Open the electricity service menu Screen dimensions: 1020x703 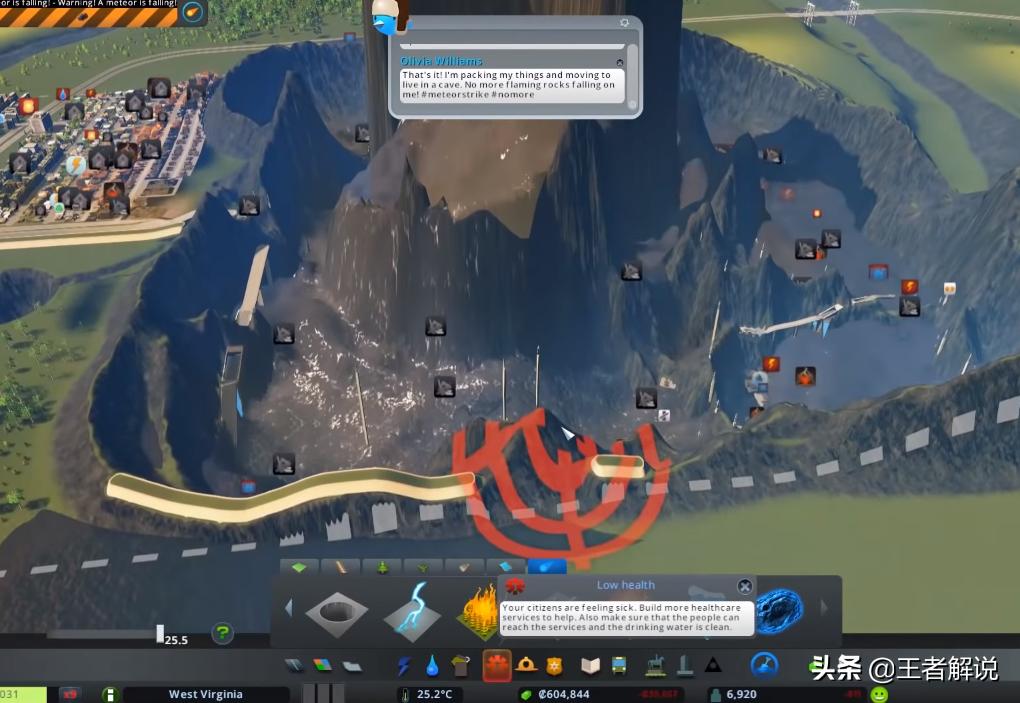coord(404,666)
